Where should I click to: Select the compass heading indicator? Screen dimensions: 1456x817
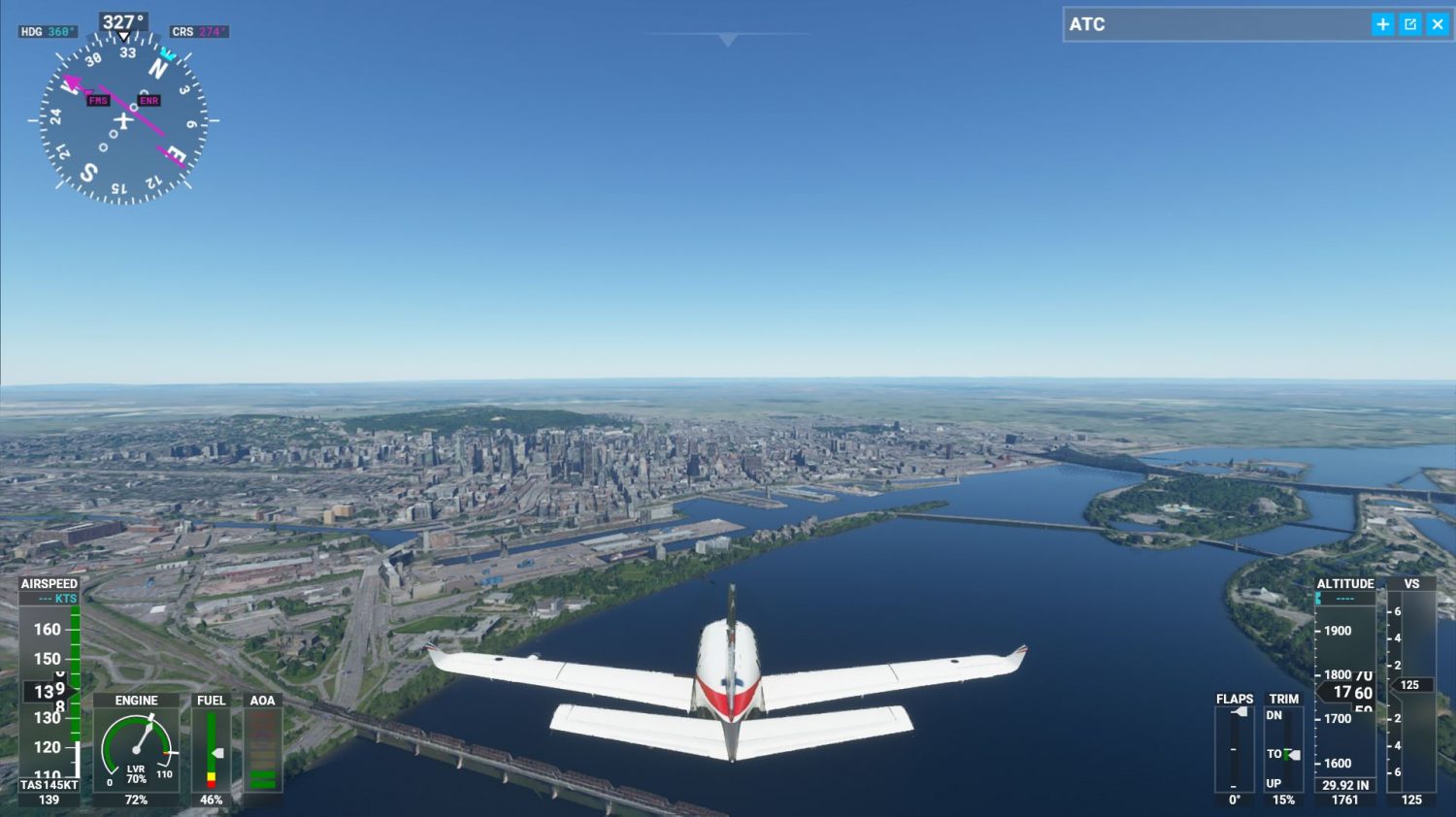[123, 120]
